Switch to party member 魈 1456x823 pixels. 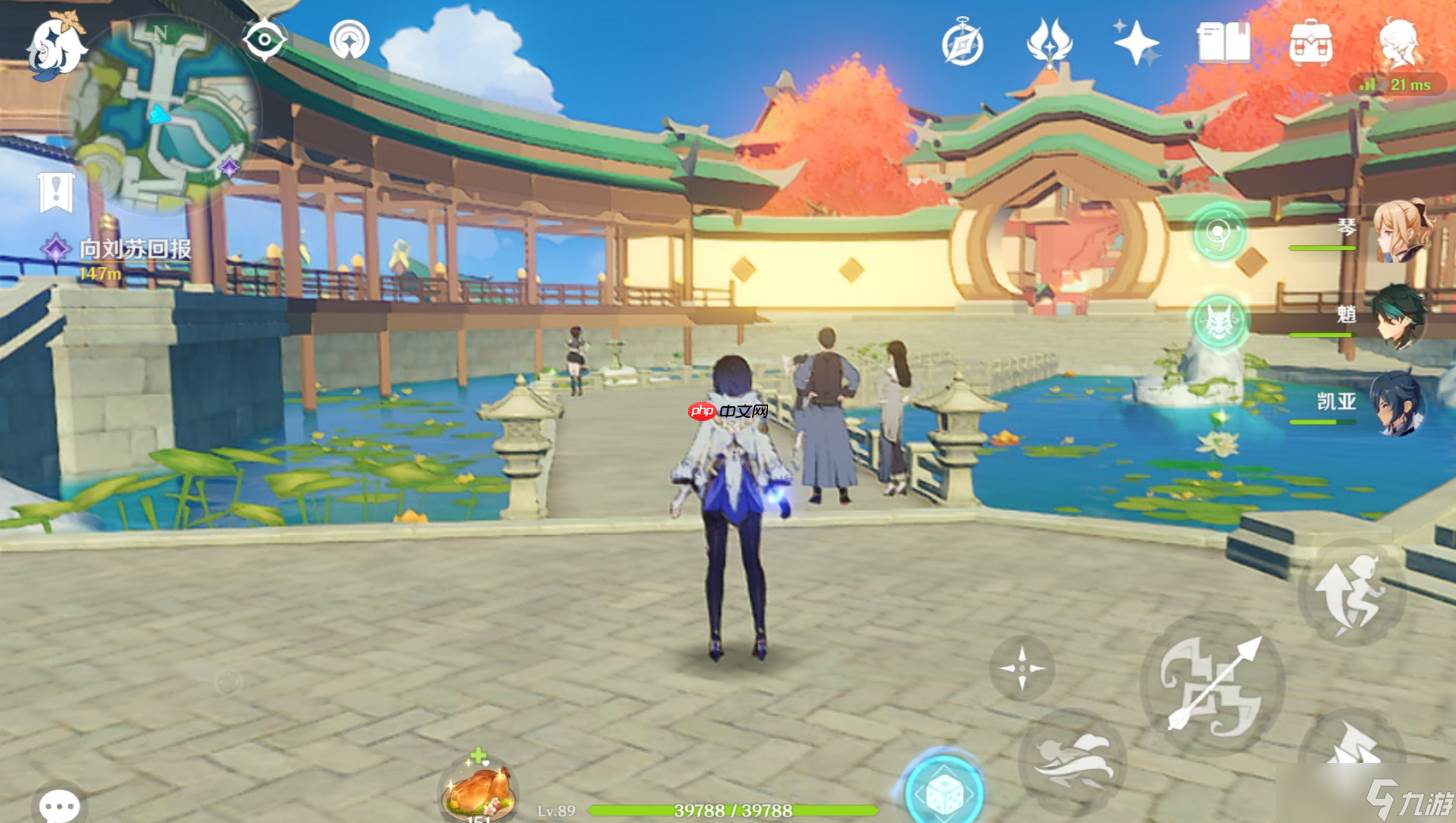click(1398, 316)
